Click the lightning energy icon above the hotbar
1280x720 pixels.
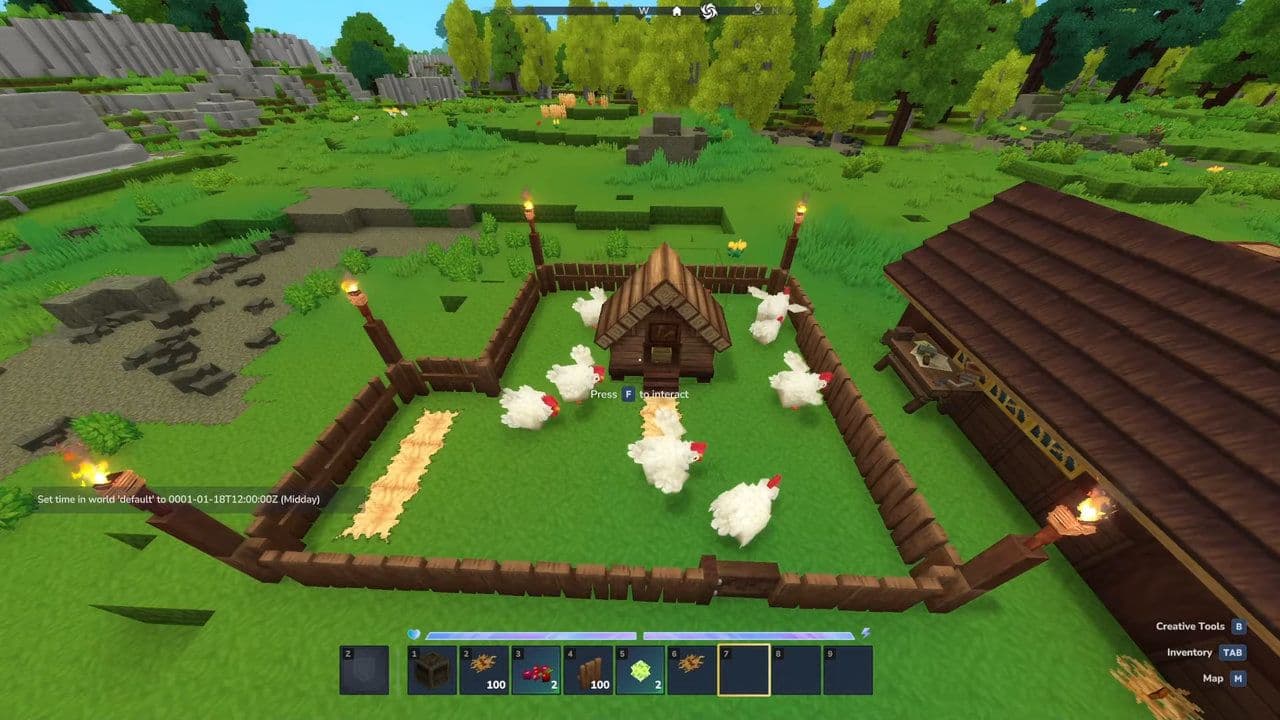864,633
